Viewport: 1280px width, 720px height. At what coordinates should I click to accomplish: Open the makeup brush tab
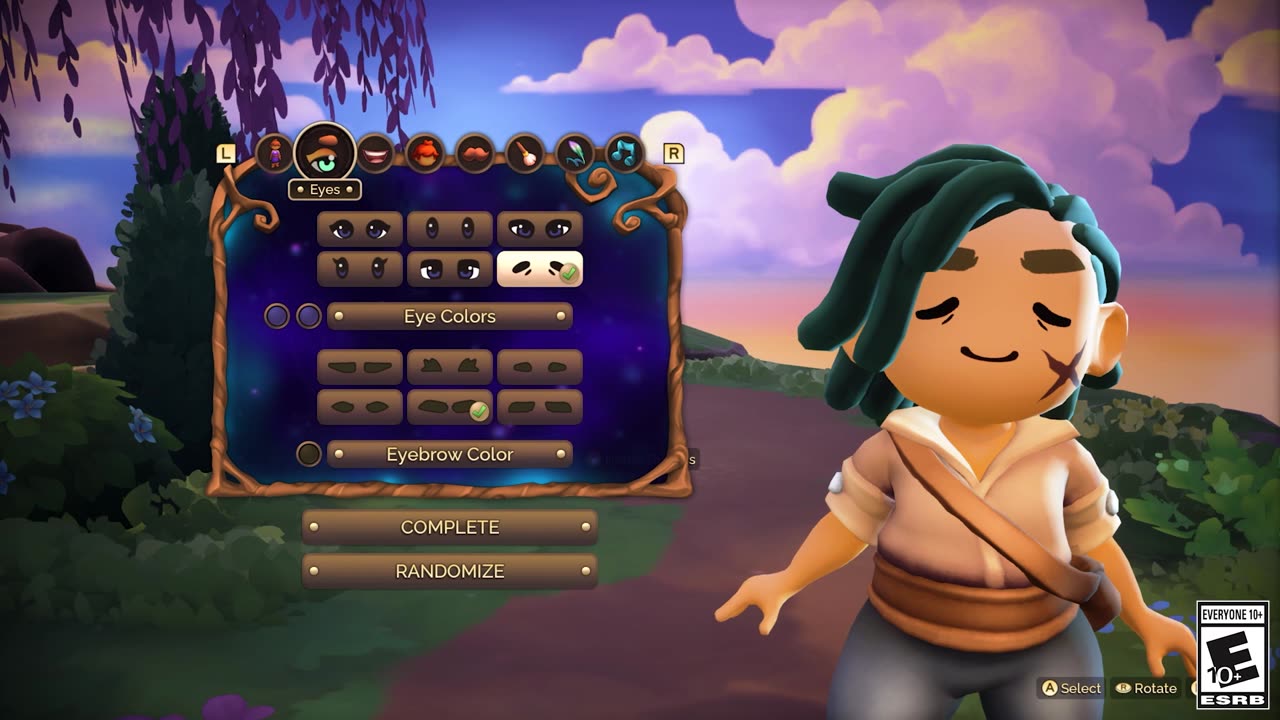[x=525, y=154]
